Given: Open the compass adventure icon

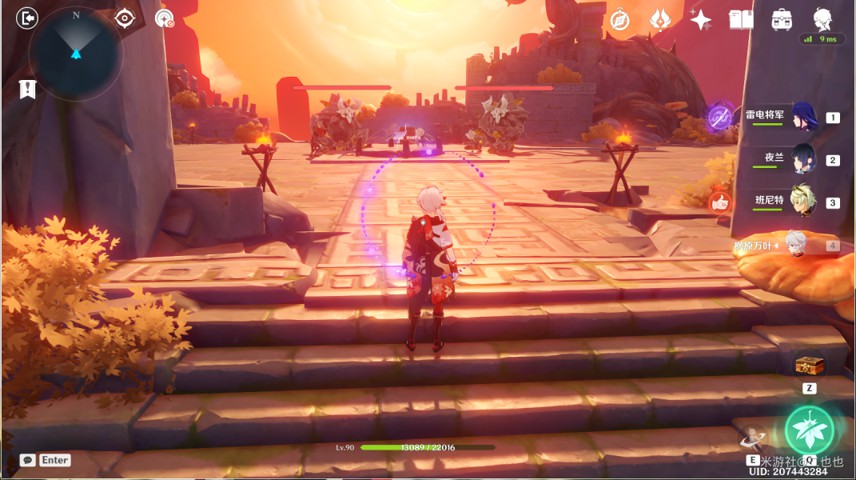Looking at the screenshot, I should click(620, 20).
